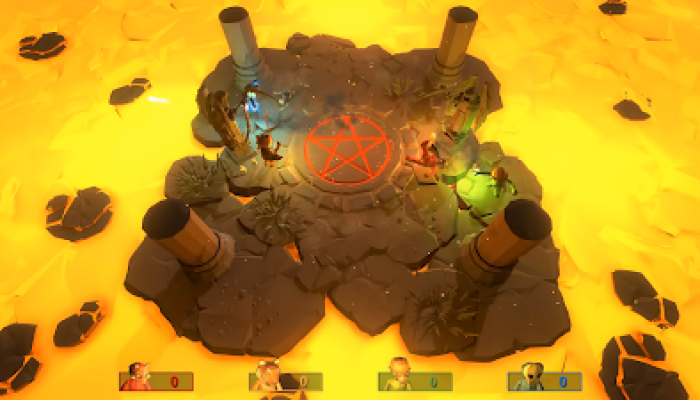Select the blue player's portrait panel

544,380
